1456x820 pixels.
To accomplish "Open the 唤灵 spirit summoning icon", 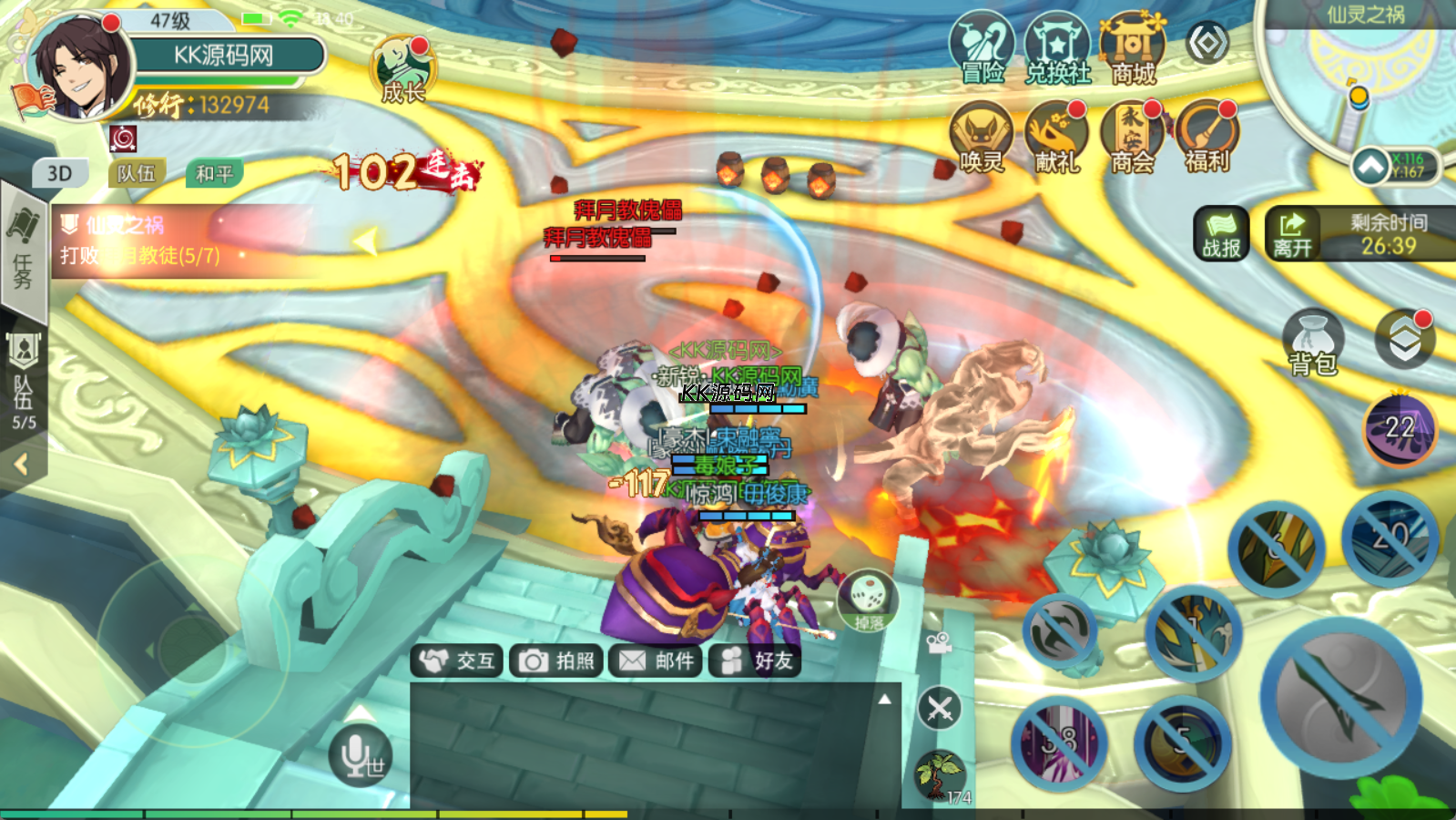I will coord(982,137).
